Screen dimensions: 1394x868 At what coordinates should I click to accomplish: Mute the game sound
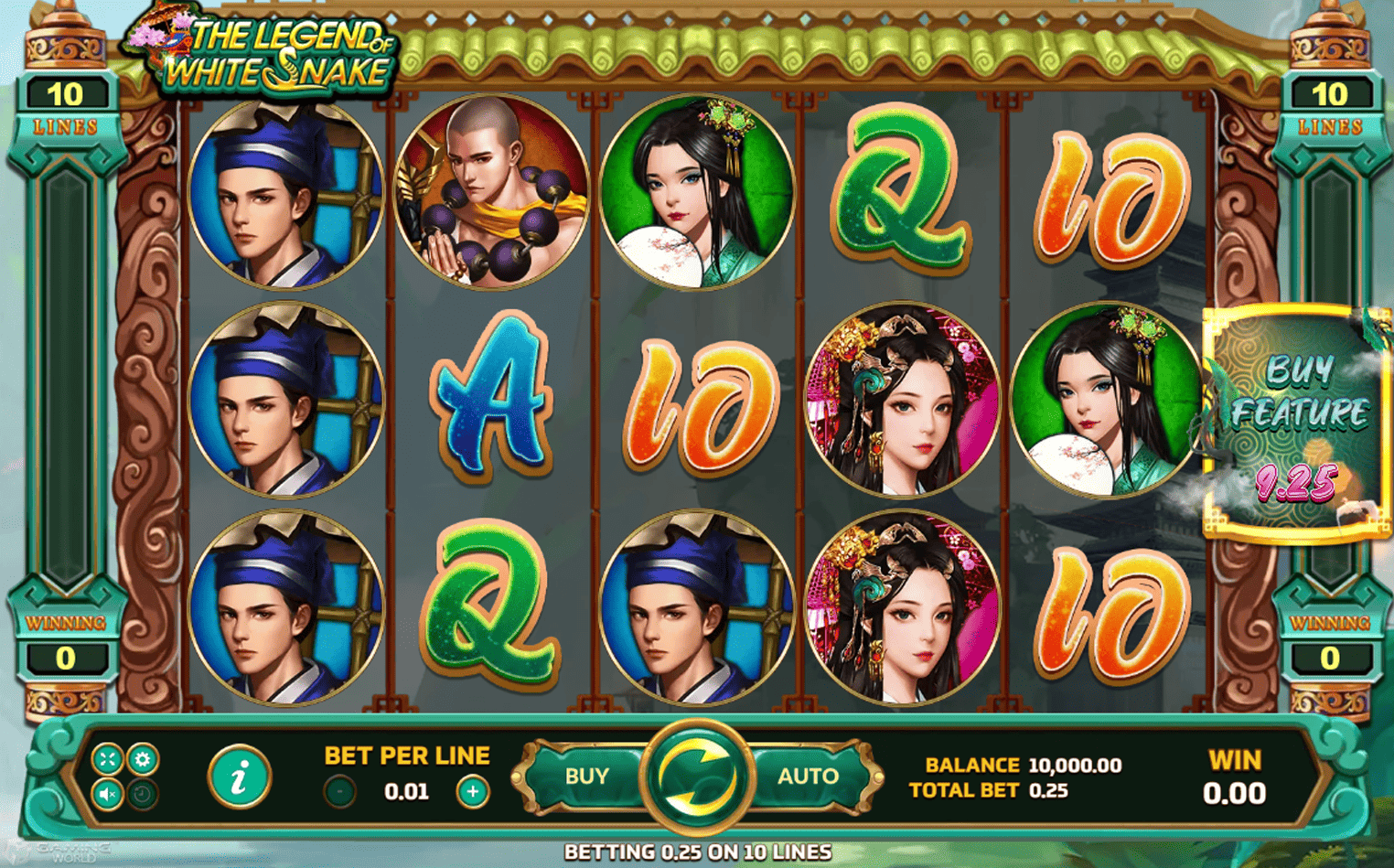107,794
